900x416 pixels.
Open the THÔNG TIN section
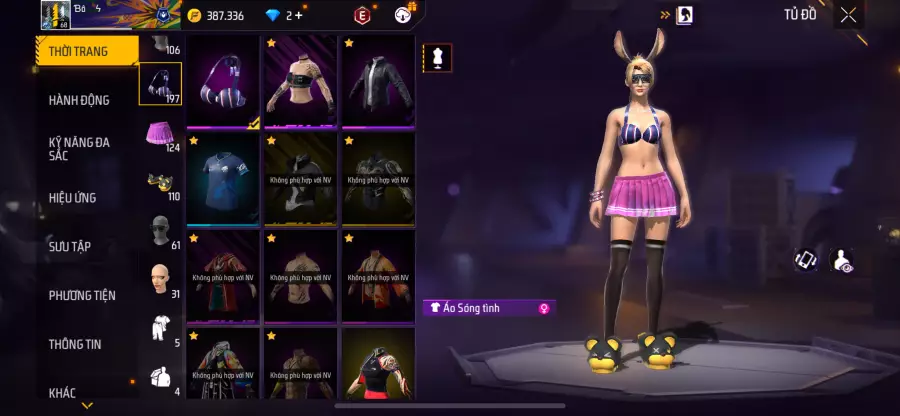pos(75,344)
